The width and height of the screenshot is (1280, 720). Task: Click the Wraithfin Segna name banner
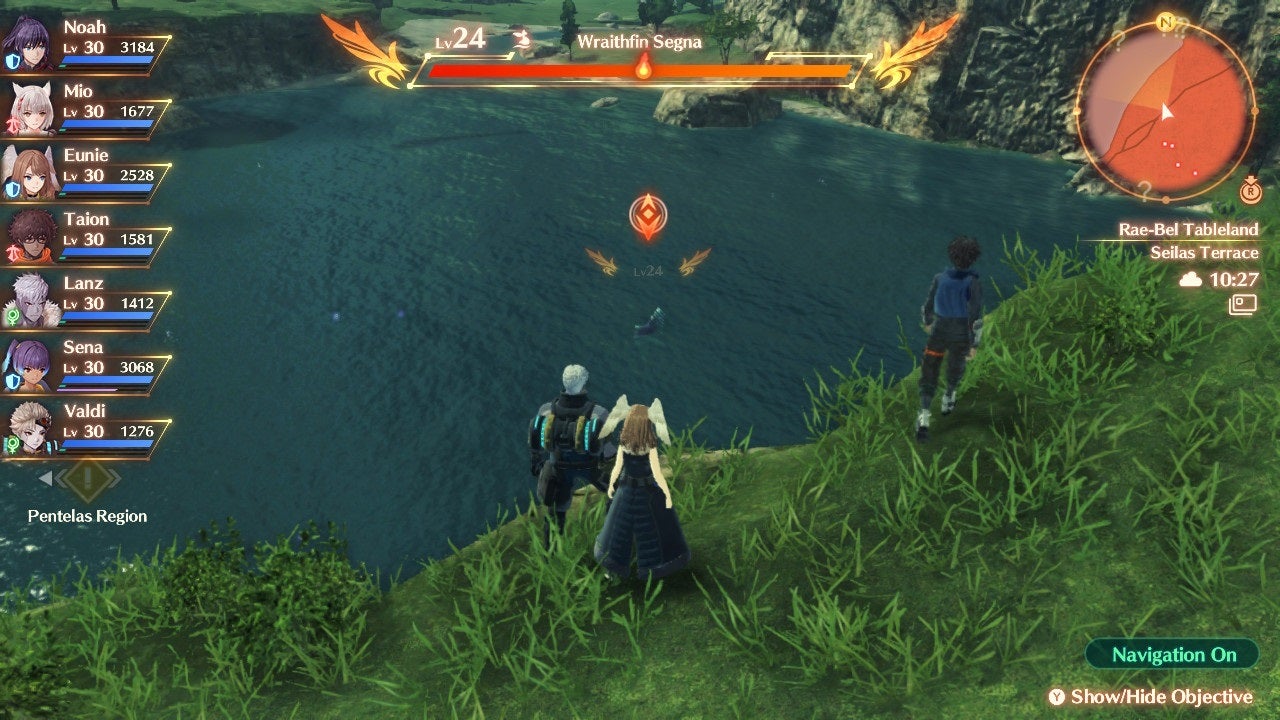tap(641, 43)
